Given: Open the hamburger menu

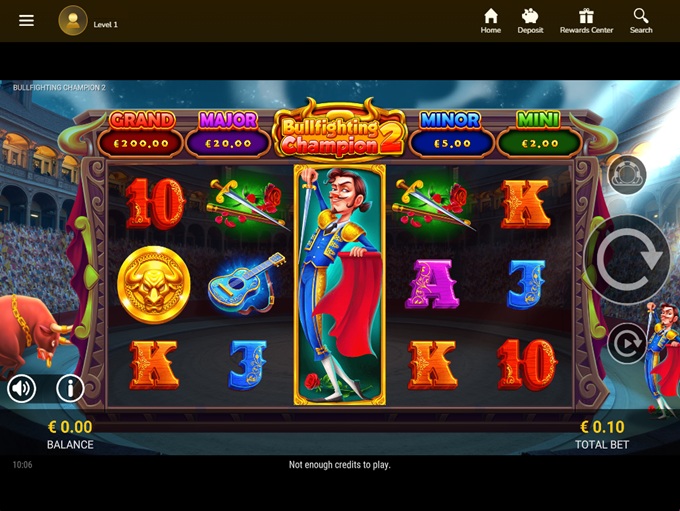Looking at the screenshot, I should click(x=26, y=20).
